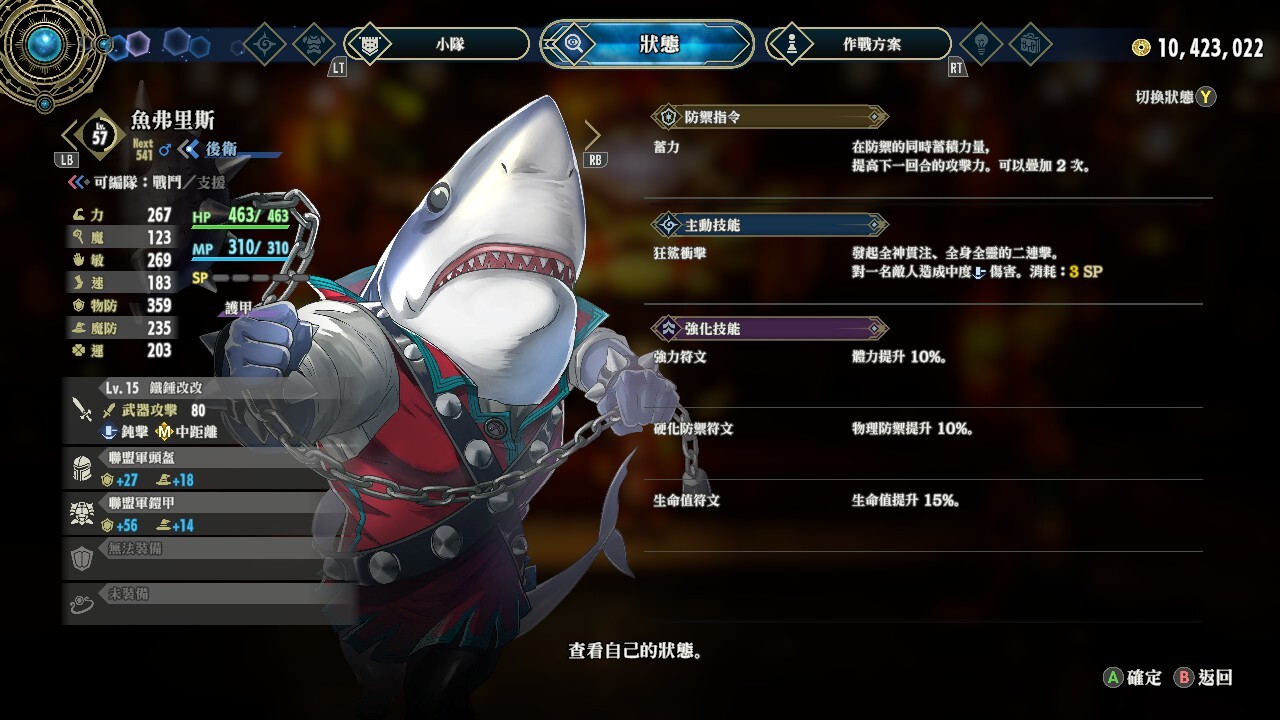Screen dimensions: 1280x720
Task: Select the 硬化防禦符文 rune row
Action: point(924,429)
